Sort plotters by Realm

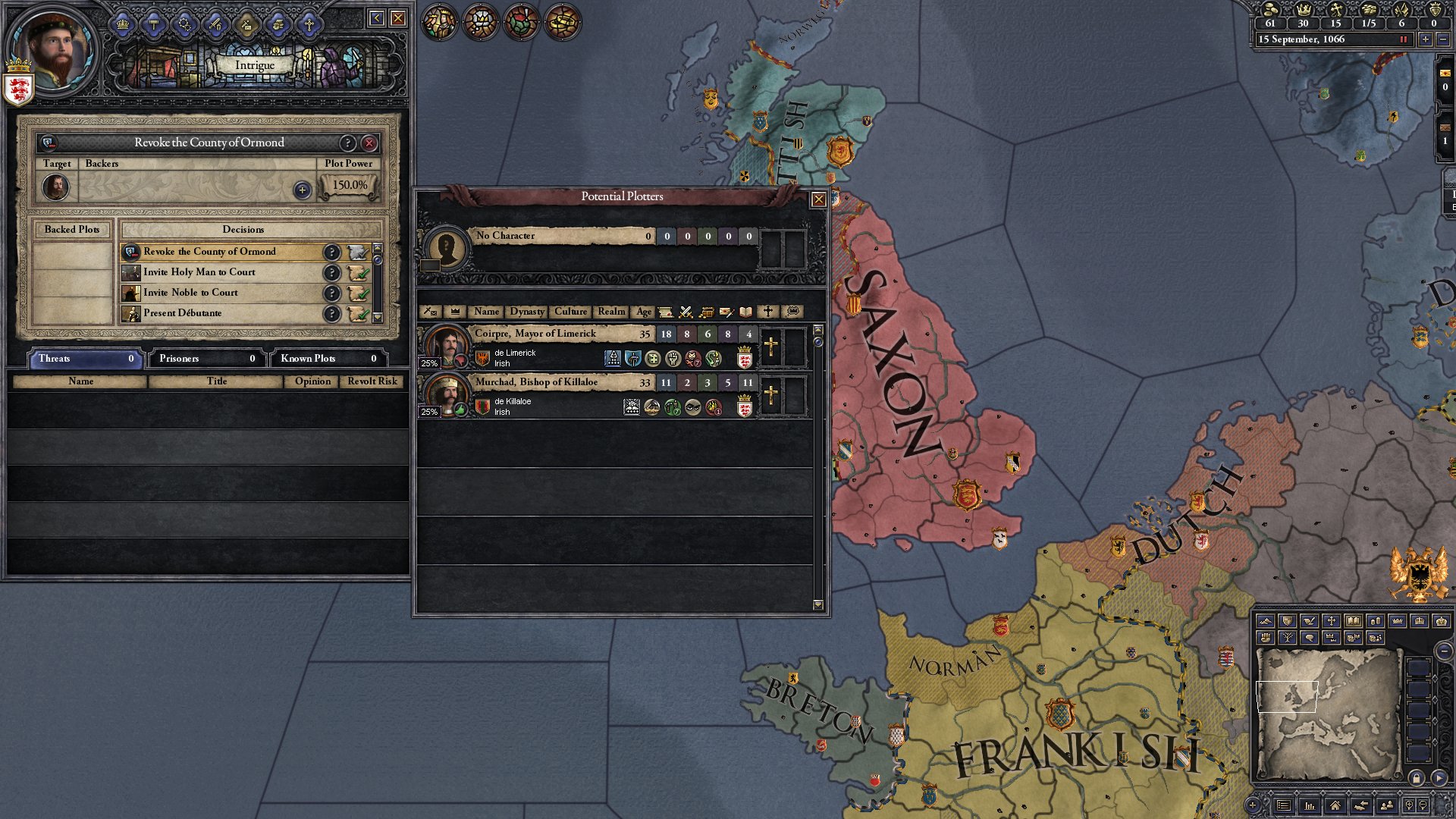pyautogui.click(x=611, y=312)
